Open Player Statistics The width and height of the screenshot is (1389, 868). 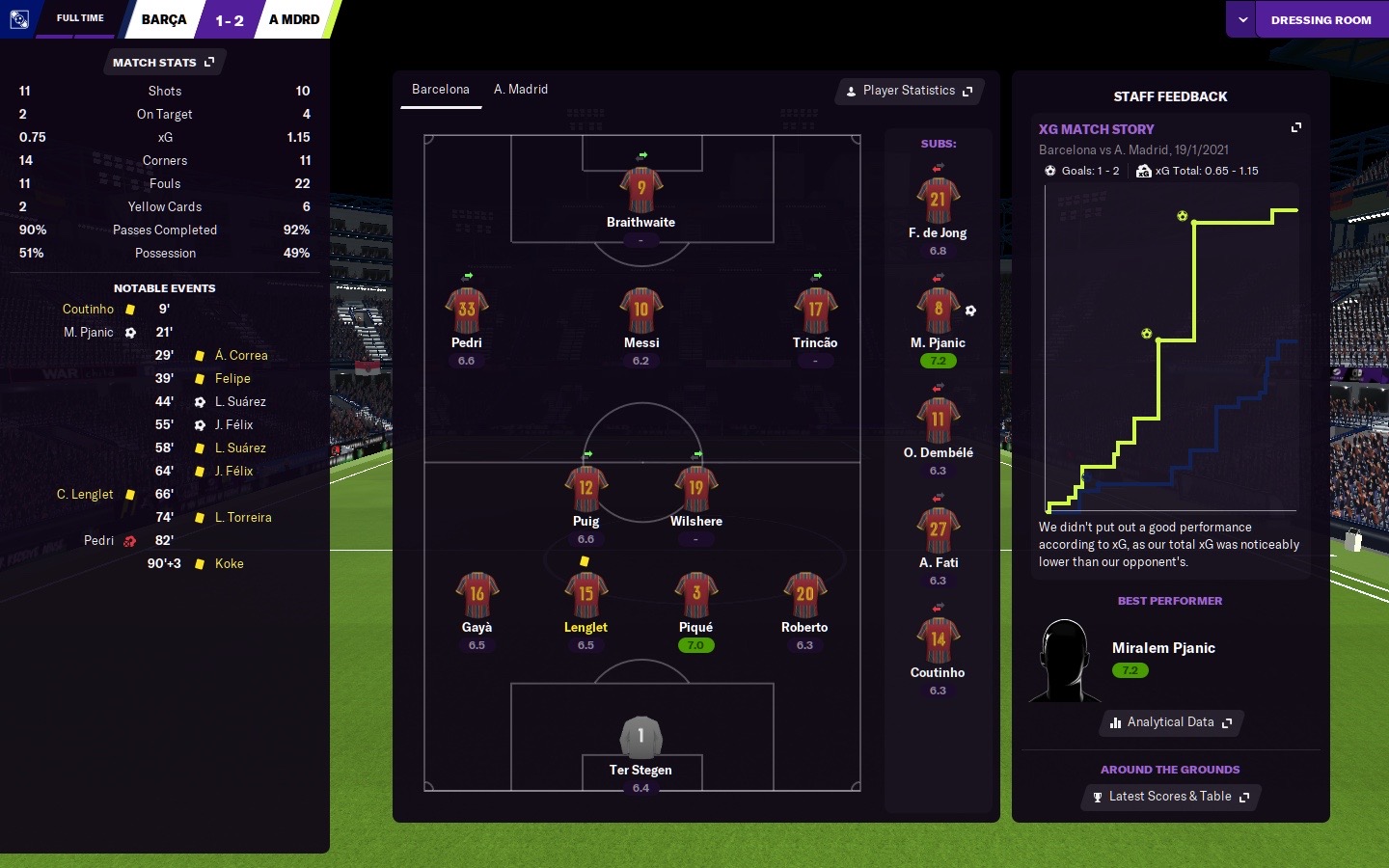pyautogui.click(x=909, y=91)
